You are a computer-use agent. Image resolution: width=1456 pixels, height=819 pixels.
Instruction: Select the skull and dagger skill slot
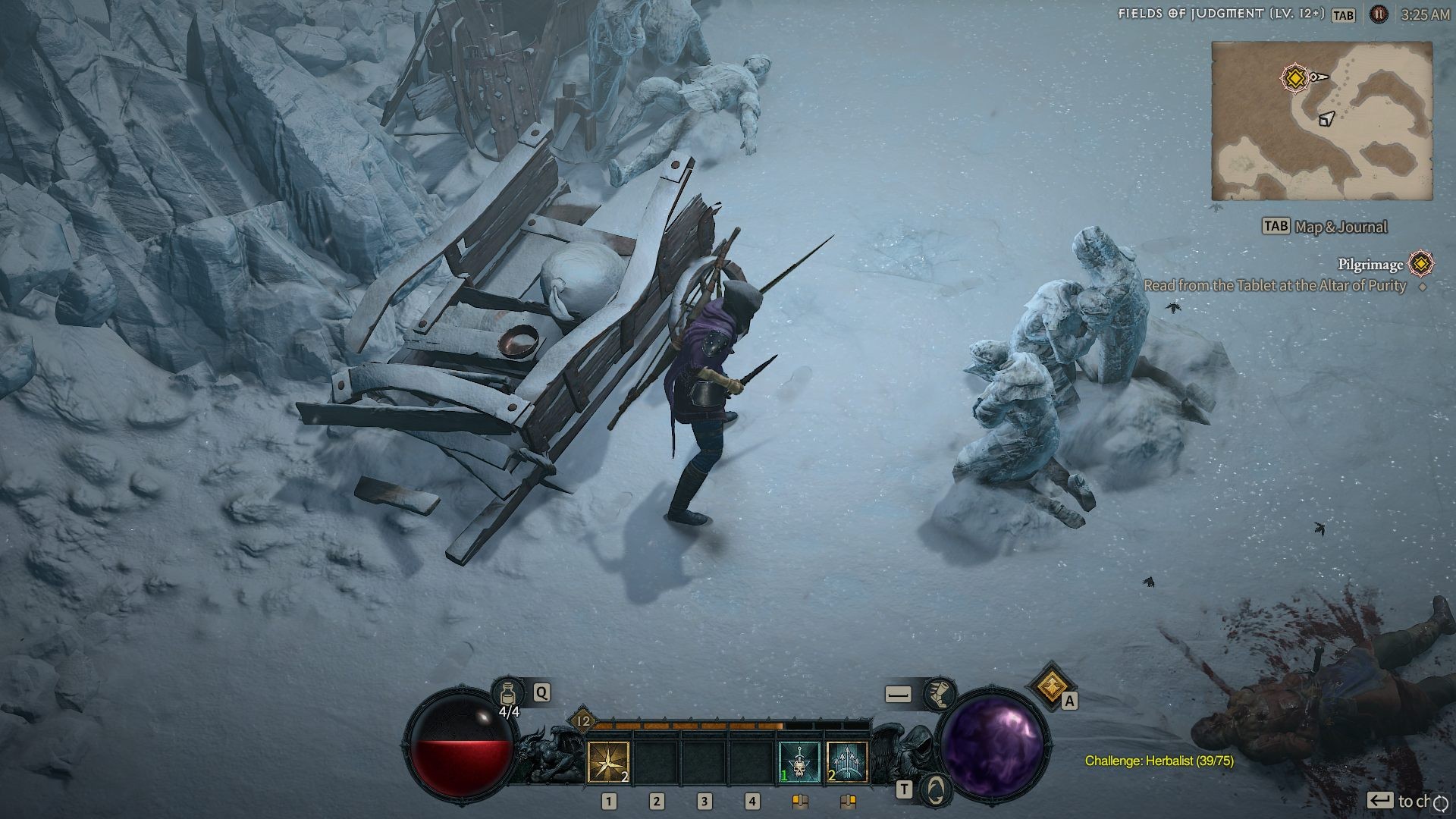(x=800, y=762)
